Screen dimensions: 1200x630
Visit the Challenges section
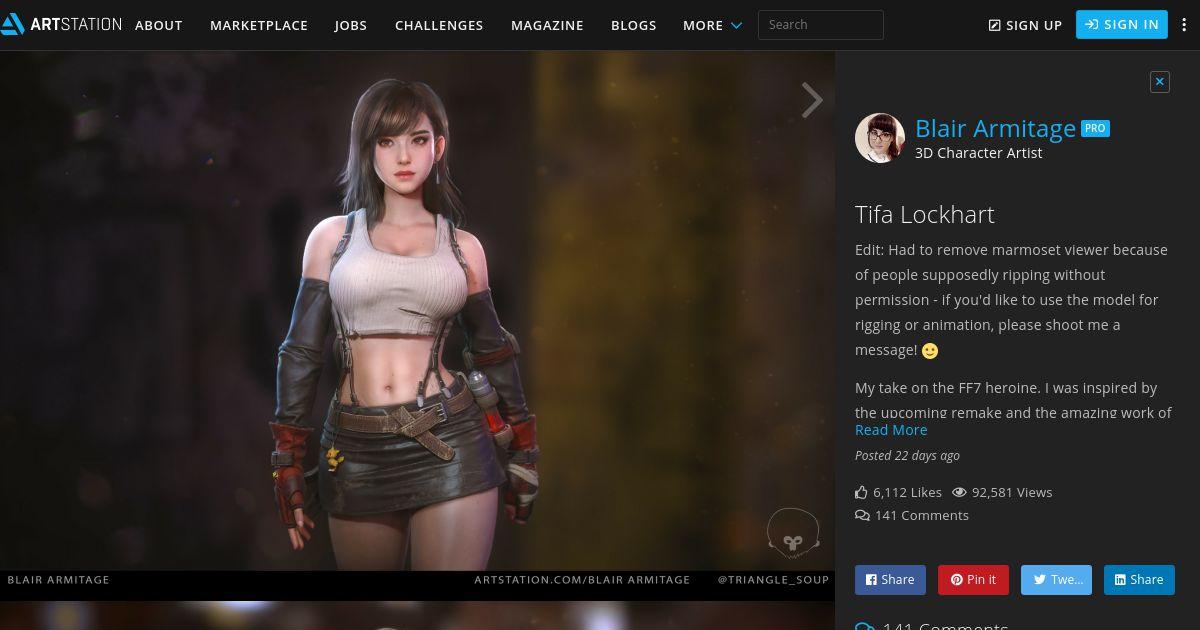tap(439, 25)
